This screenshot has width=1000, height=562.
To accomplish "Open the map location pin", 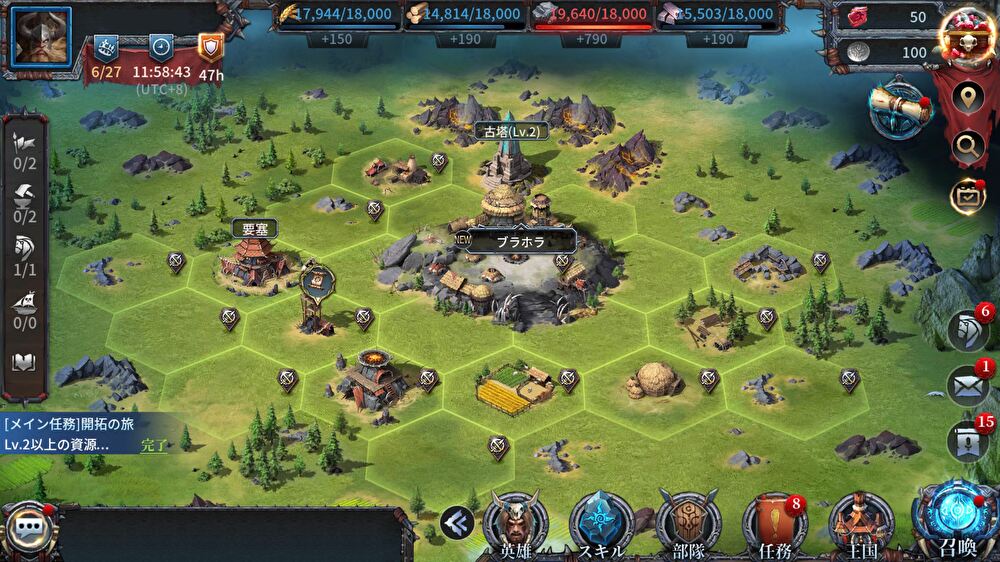I will 967,98.
